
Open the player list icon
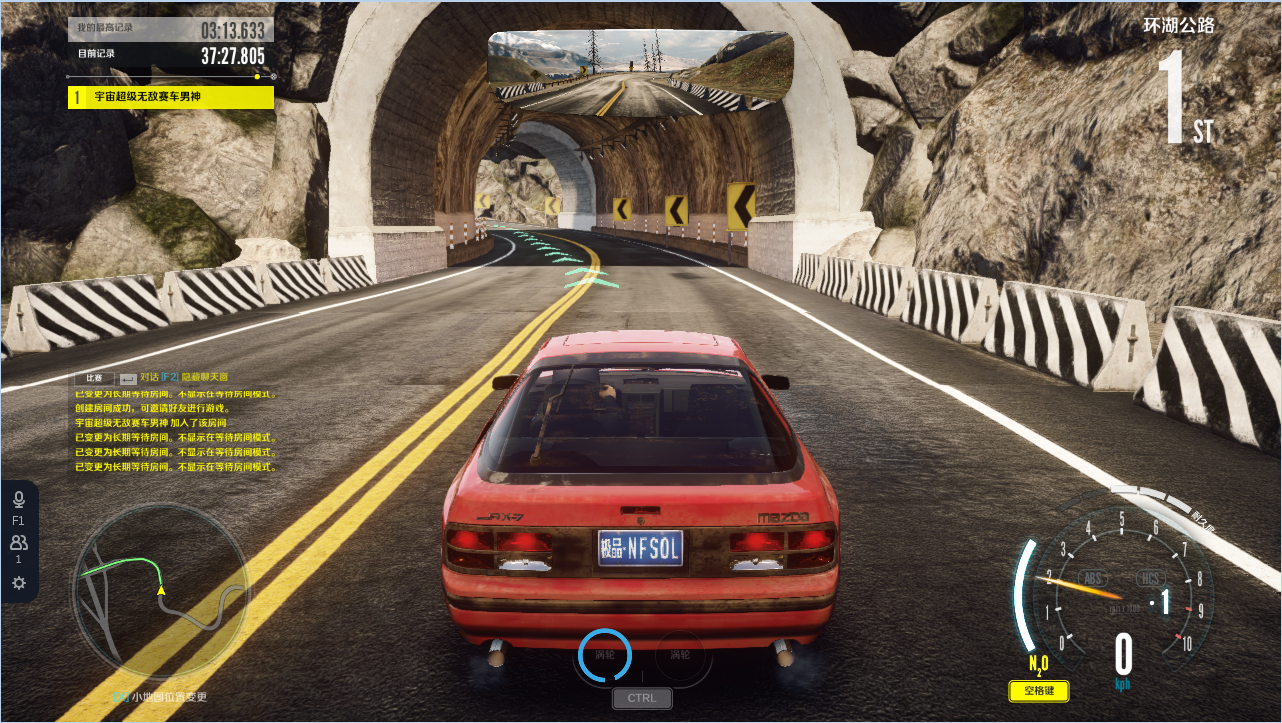point(18,543)
